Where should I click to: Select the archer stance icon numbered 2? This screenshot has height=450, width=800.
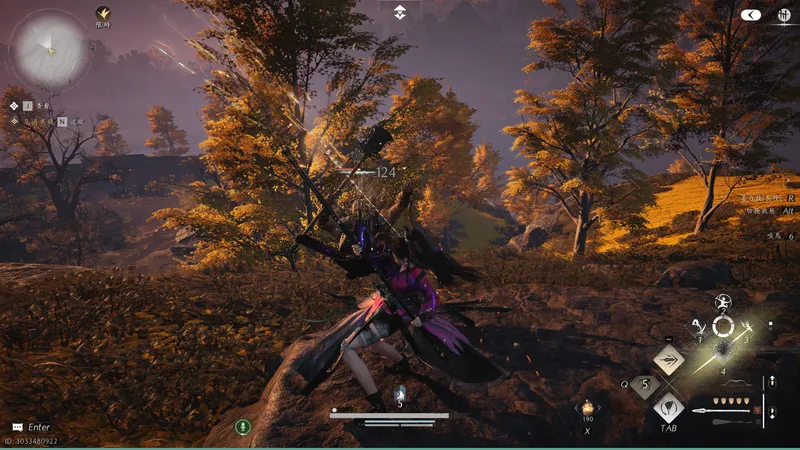[723, 302]
